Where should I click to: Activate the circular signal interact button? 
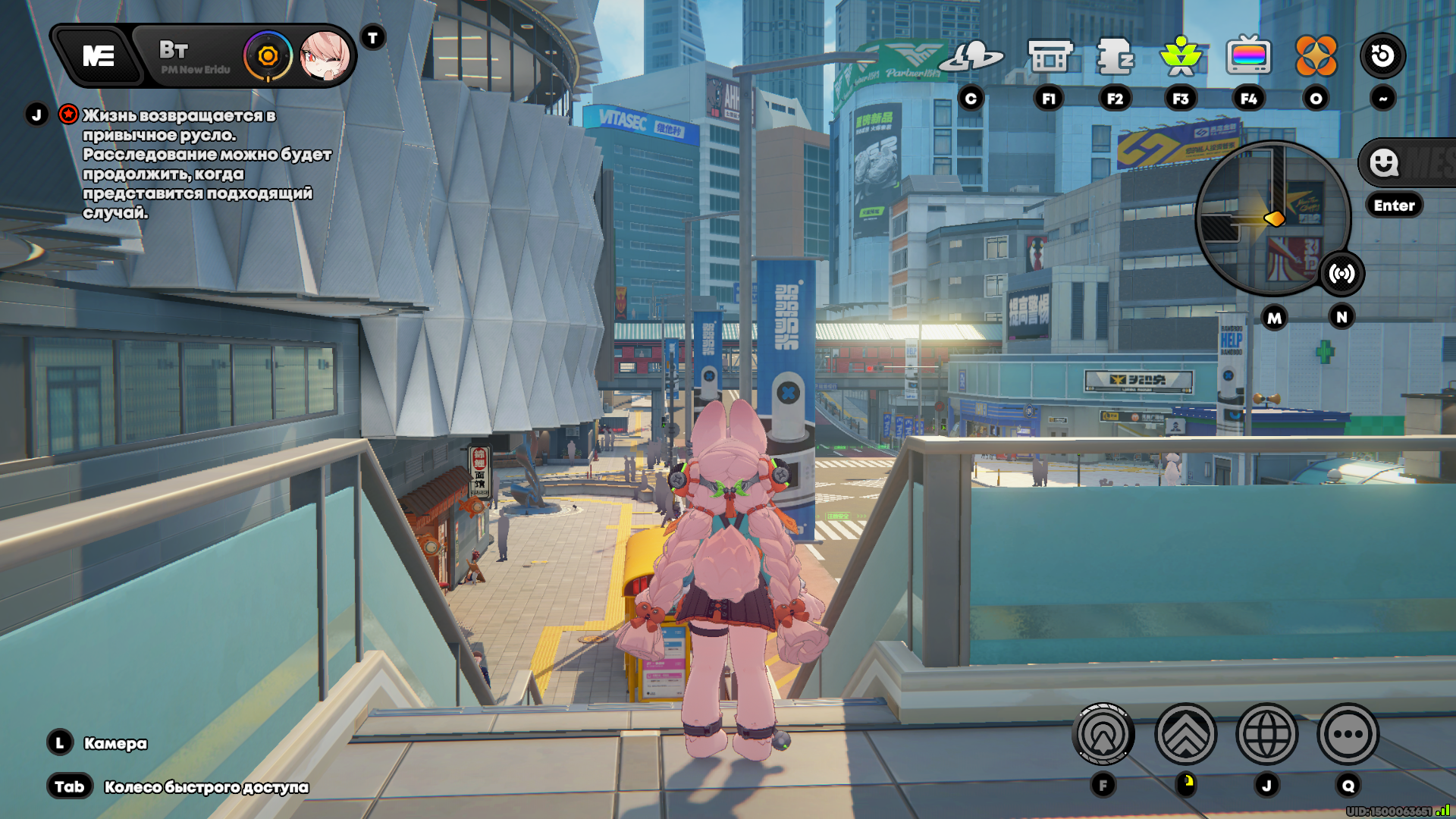pyautogui.click(x=1103, y=734)
